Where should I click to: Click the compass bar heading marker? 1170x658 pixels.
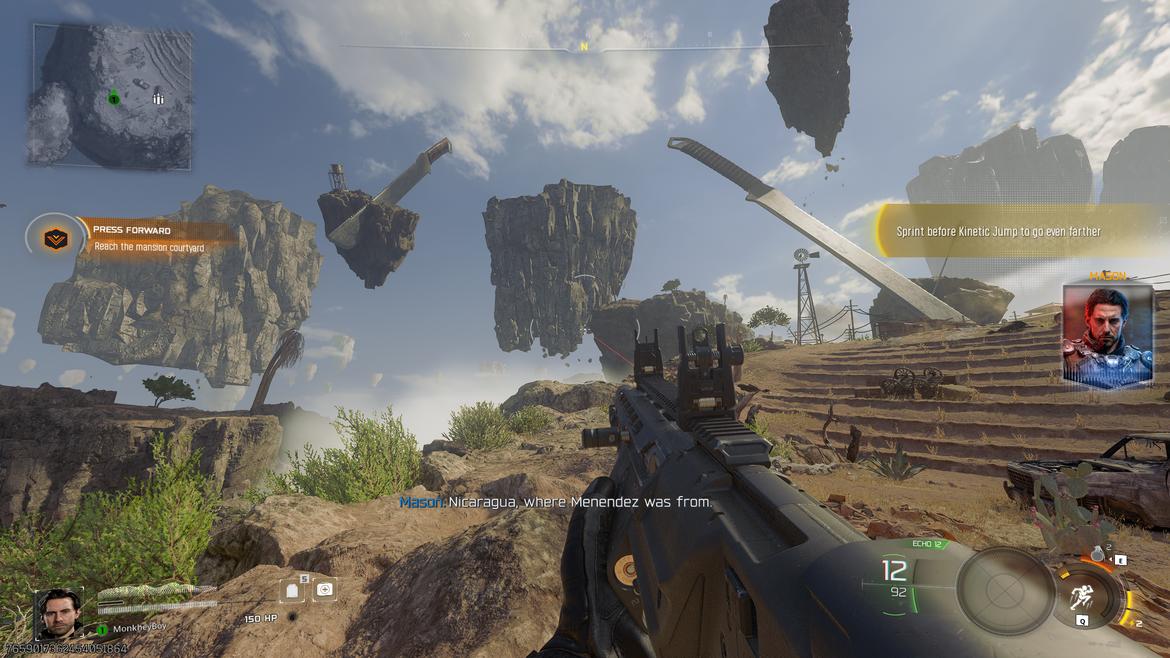pyautogui.click(x=584, y=47)
